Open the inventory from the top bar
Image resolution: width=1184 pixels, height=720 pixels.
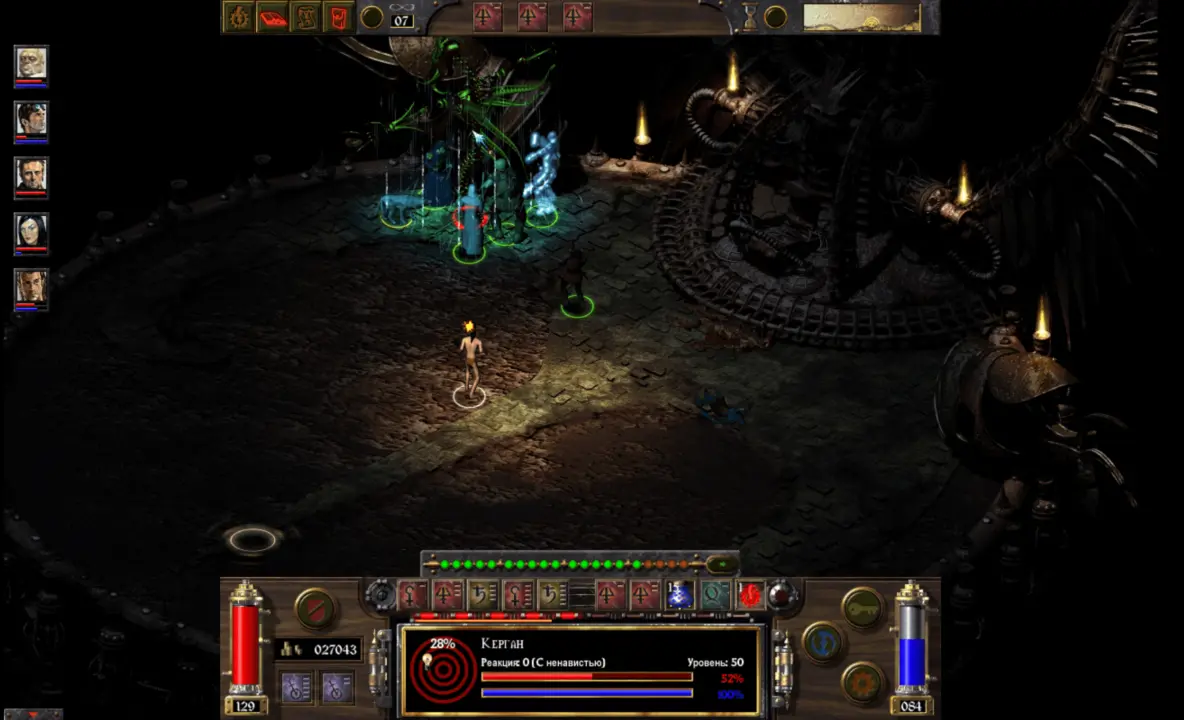point(339,16)
